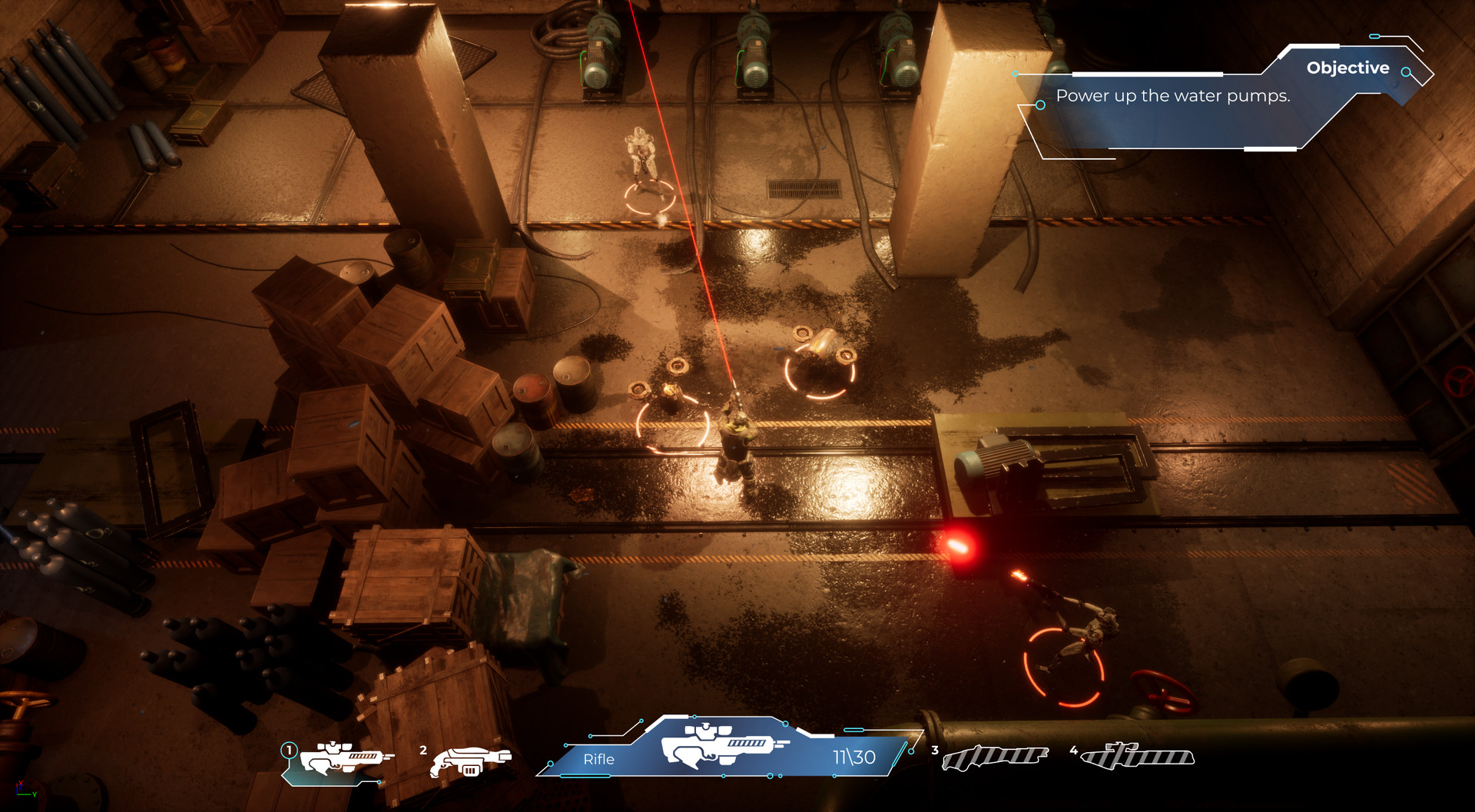Click the scope icon atop the rifle graphic

[x=704, y=728]
